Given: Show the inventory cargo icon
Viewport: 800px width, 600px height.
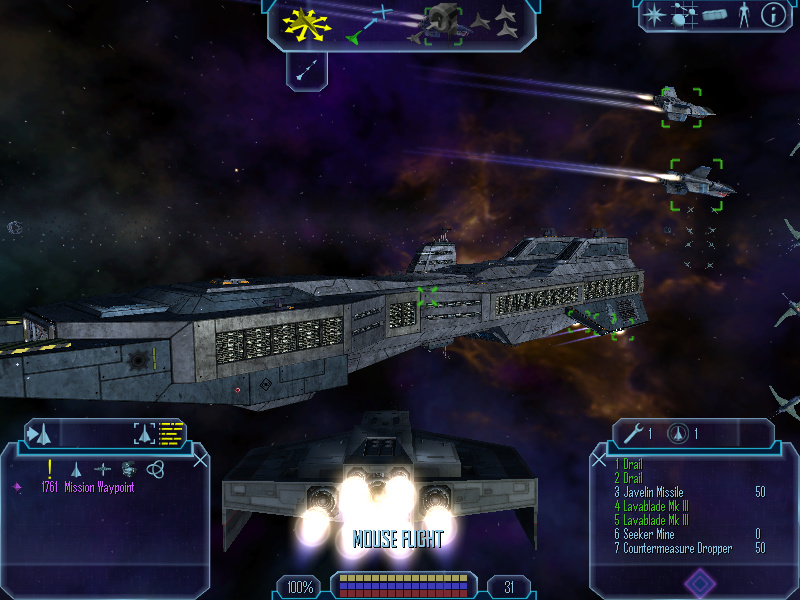Looking at the screenshot, I should (x=713, y=15).
